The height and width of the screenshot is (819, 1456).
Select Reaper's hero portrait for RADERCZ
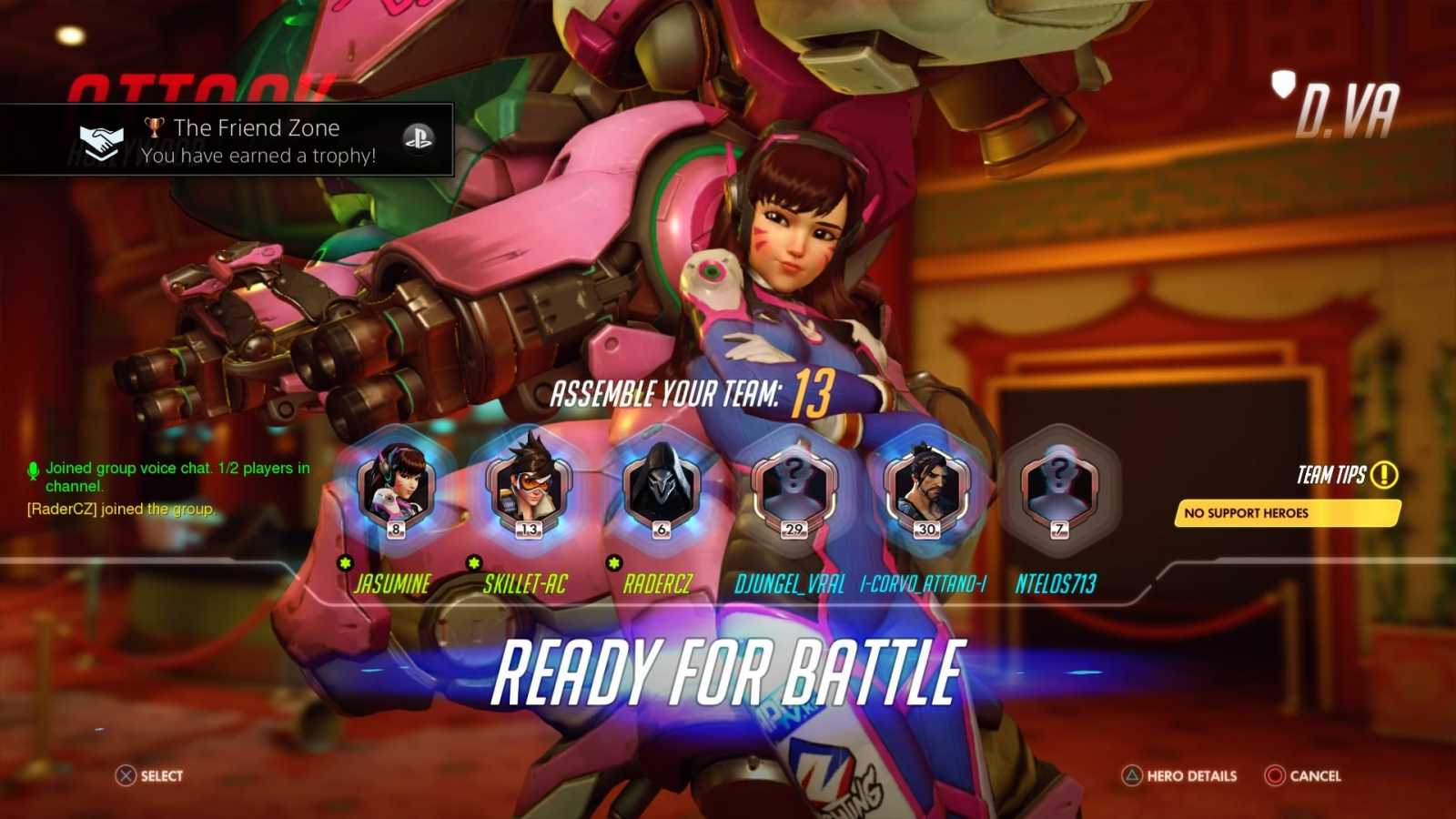coord(661,487)
